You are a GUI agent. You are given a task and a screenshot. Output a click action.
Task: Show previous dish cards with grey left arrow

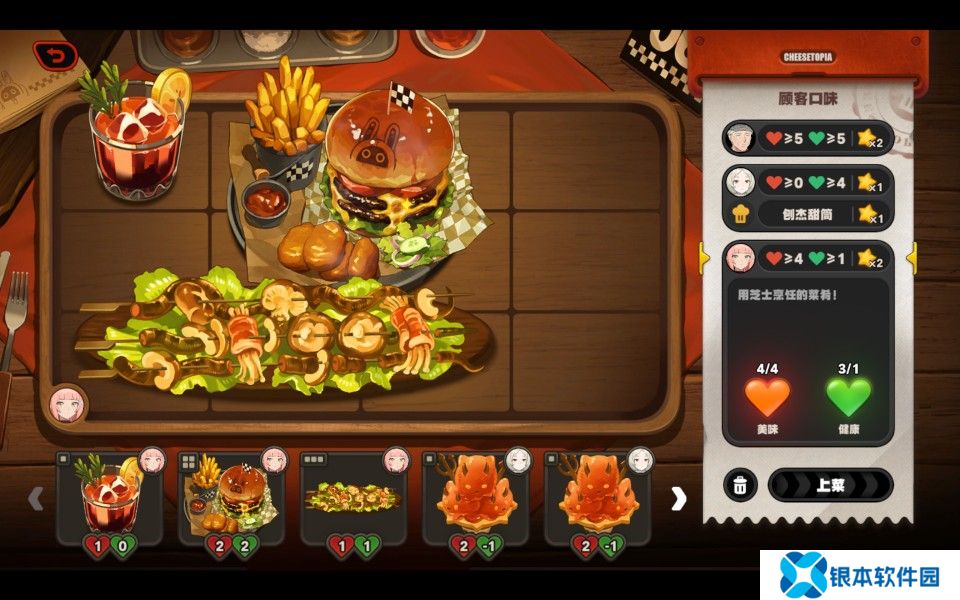click(x=36, y=498)
